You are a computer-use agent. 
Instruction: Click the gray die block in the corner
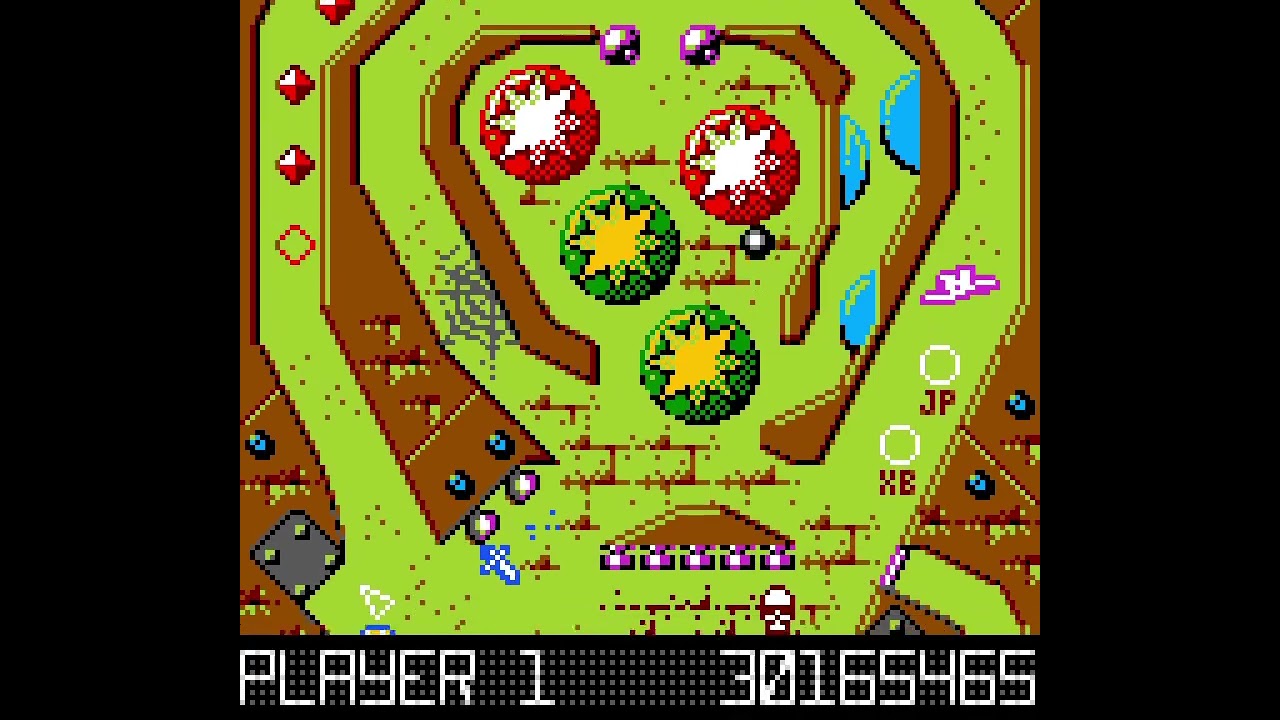295,555
